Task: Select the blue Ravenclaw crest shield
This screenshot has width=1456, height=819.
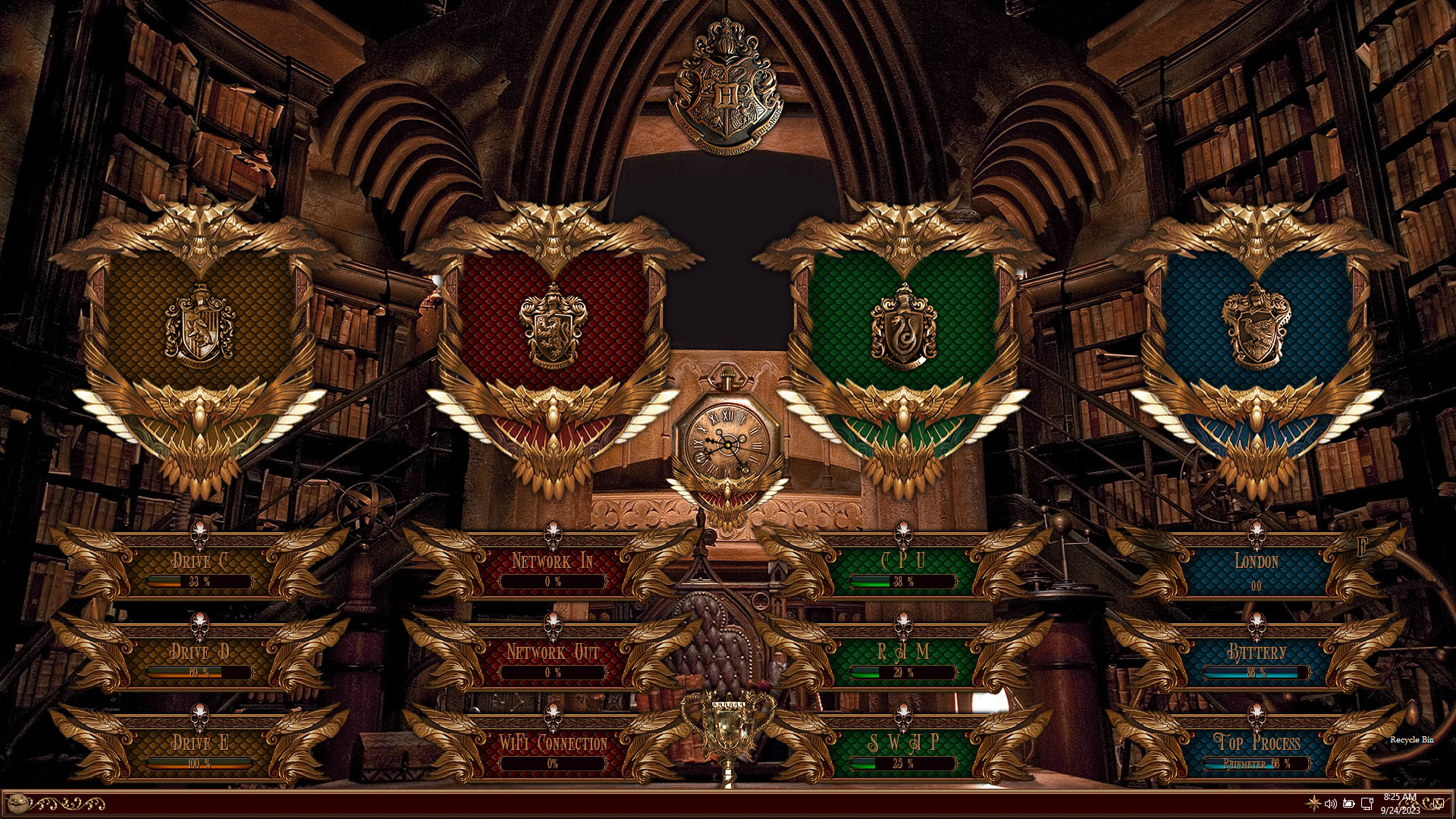Action: pyautogui.click(x=1257, y=326)
